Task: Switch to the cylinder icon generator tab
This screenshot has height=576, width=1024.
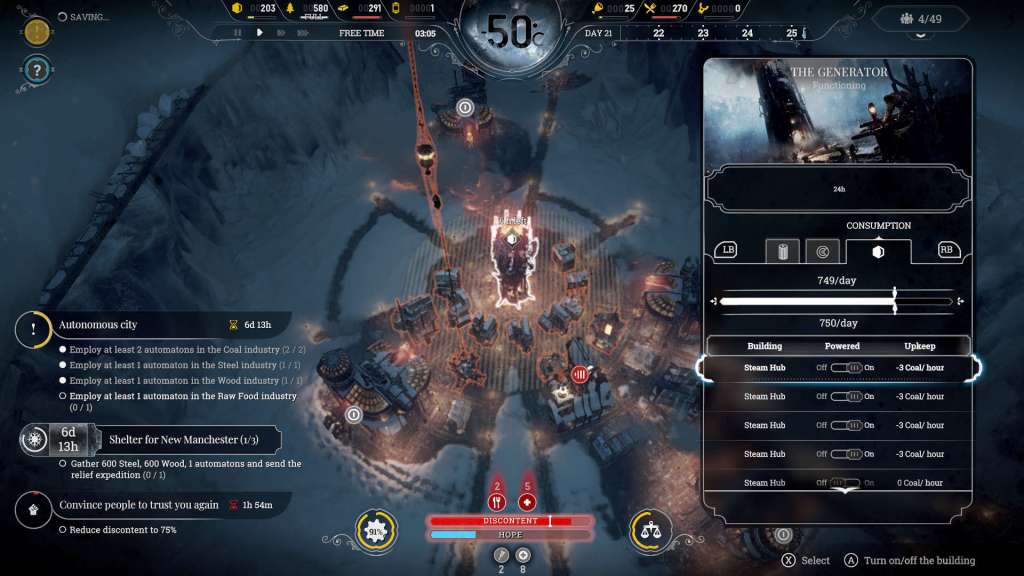Action: tap(782, 251)
